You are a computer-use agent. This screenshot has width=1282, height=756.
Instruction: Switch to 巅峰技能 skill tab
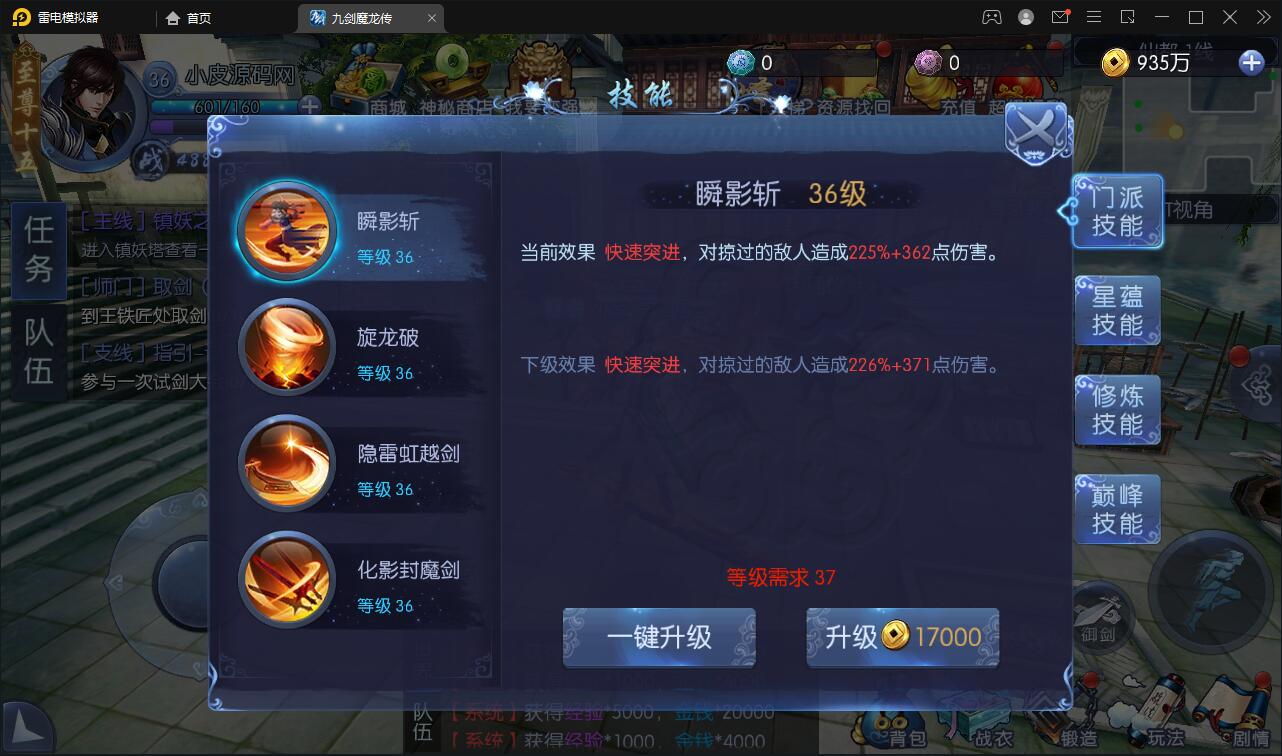pos(1117,509)
